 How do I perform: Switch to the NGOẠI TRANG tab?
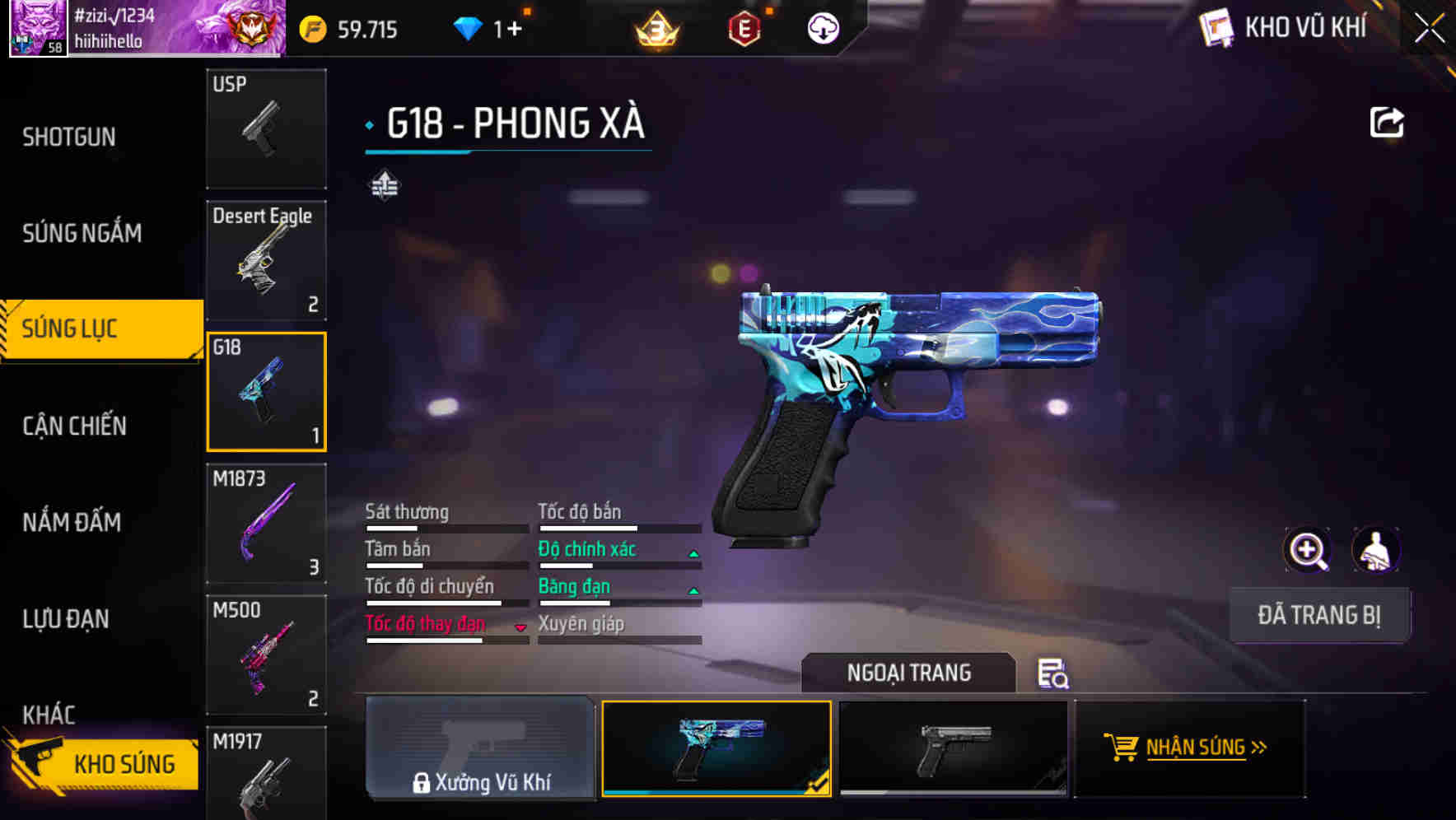click(909, 672)
